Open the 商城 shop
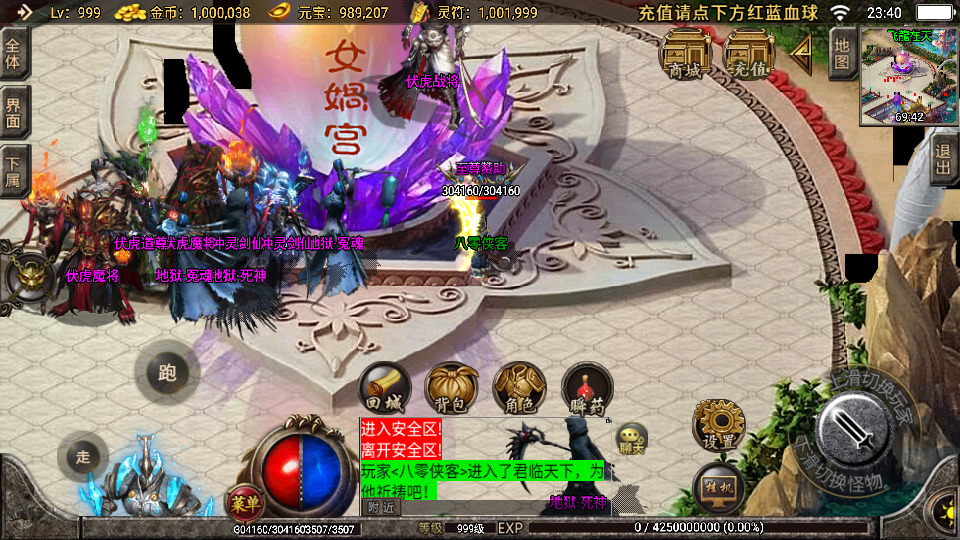960x540 pixels. 685,52
